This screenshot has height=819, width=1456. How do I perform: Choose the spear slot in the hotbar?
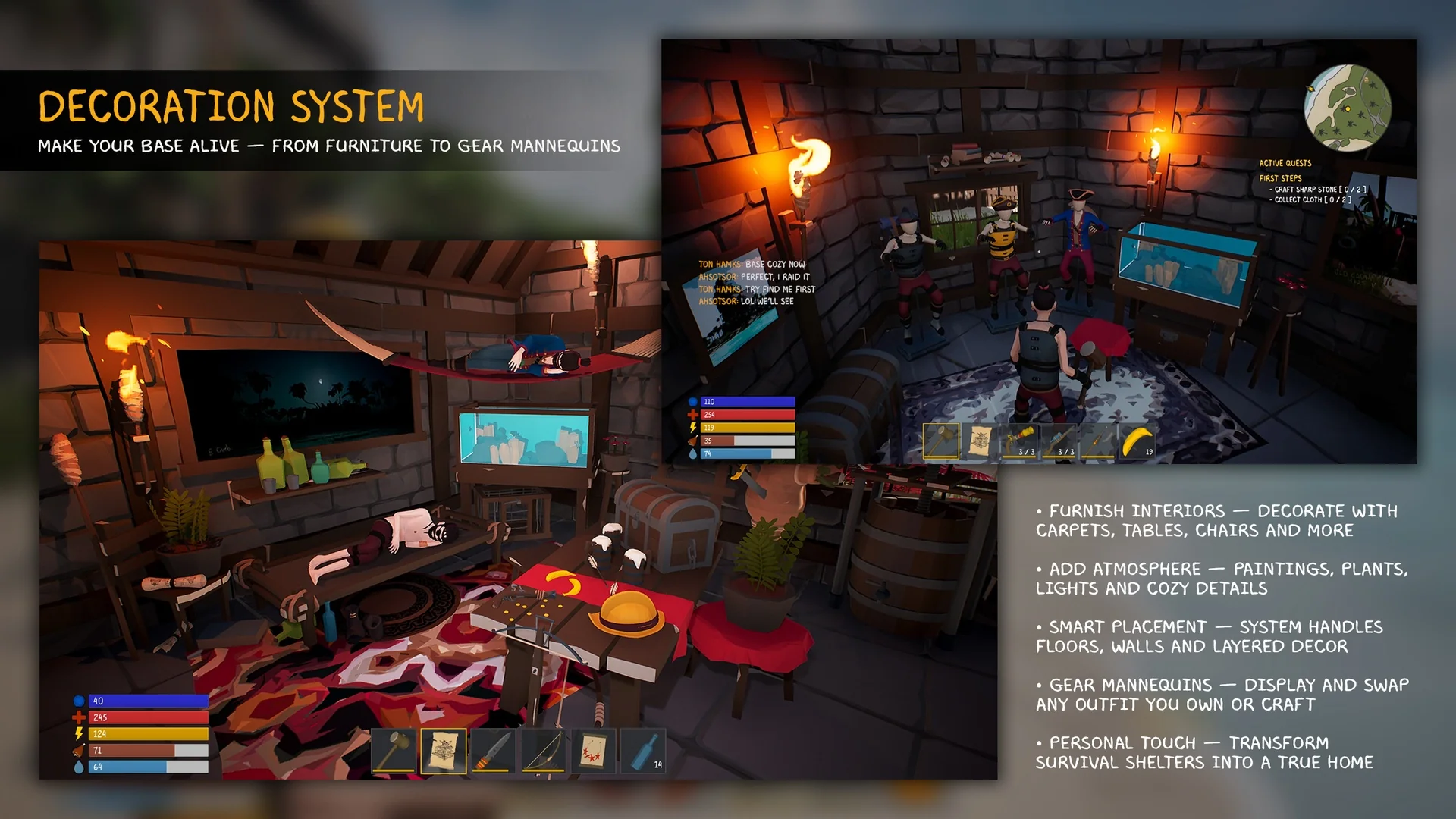coord(1099,442)
